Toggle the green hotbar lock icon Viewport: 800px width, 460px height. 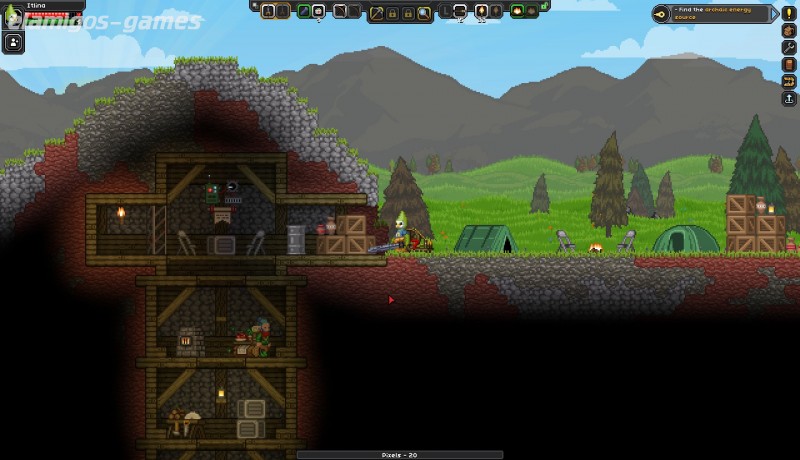[544, 6]
